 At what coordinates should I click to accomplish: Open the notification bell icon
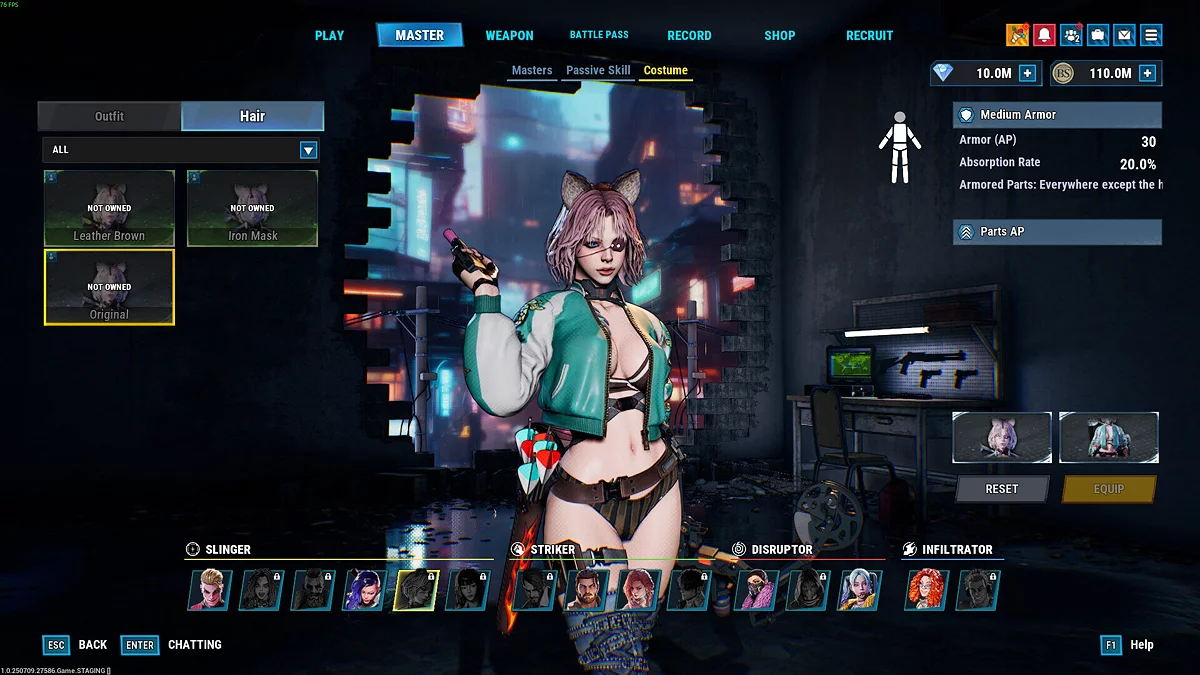[1044, 35]
